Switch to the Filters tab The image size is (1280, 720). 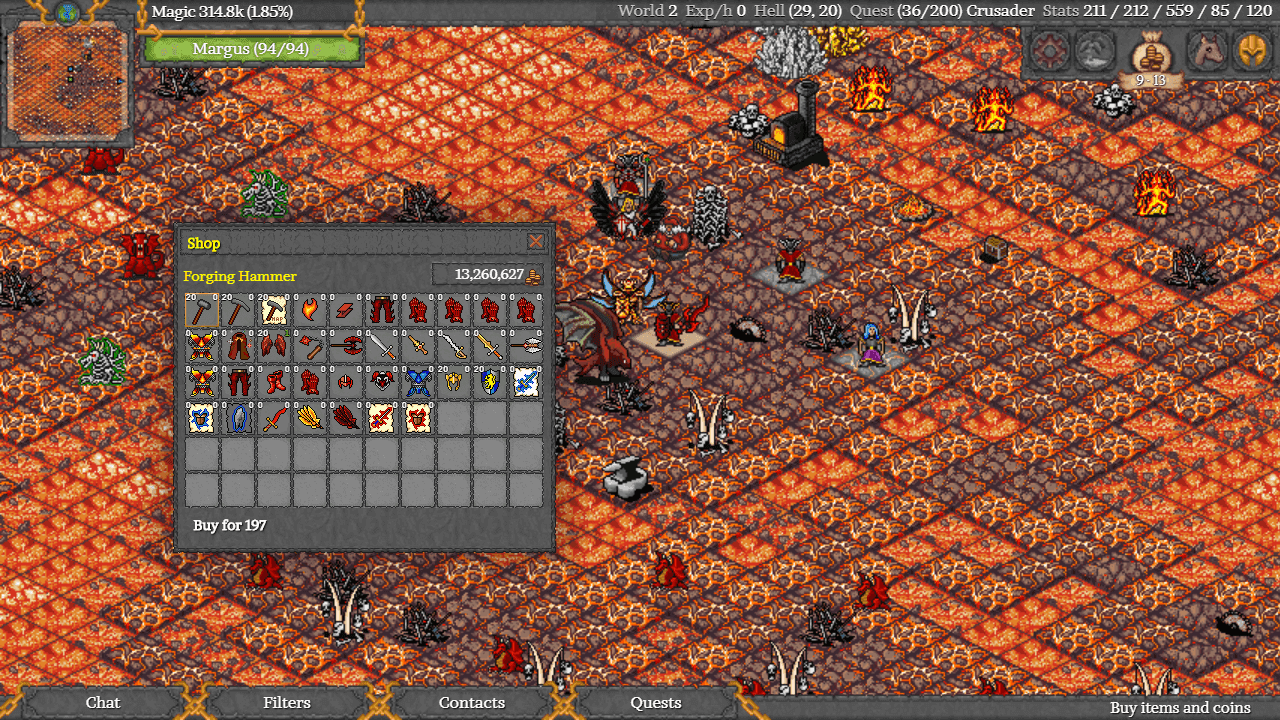tap(287, 703)
